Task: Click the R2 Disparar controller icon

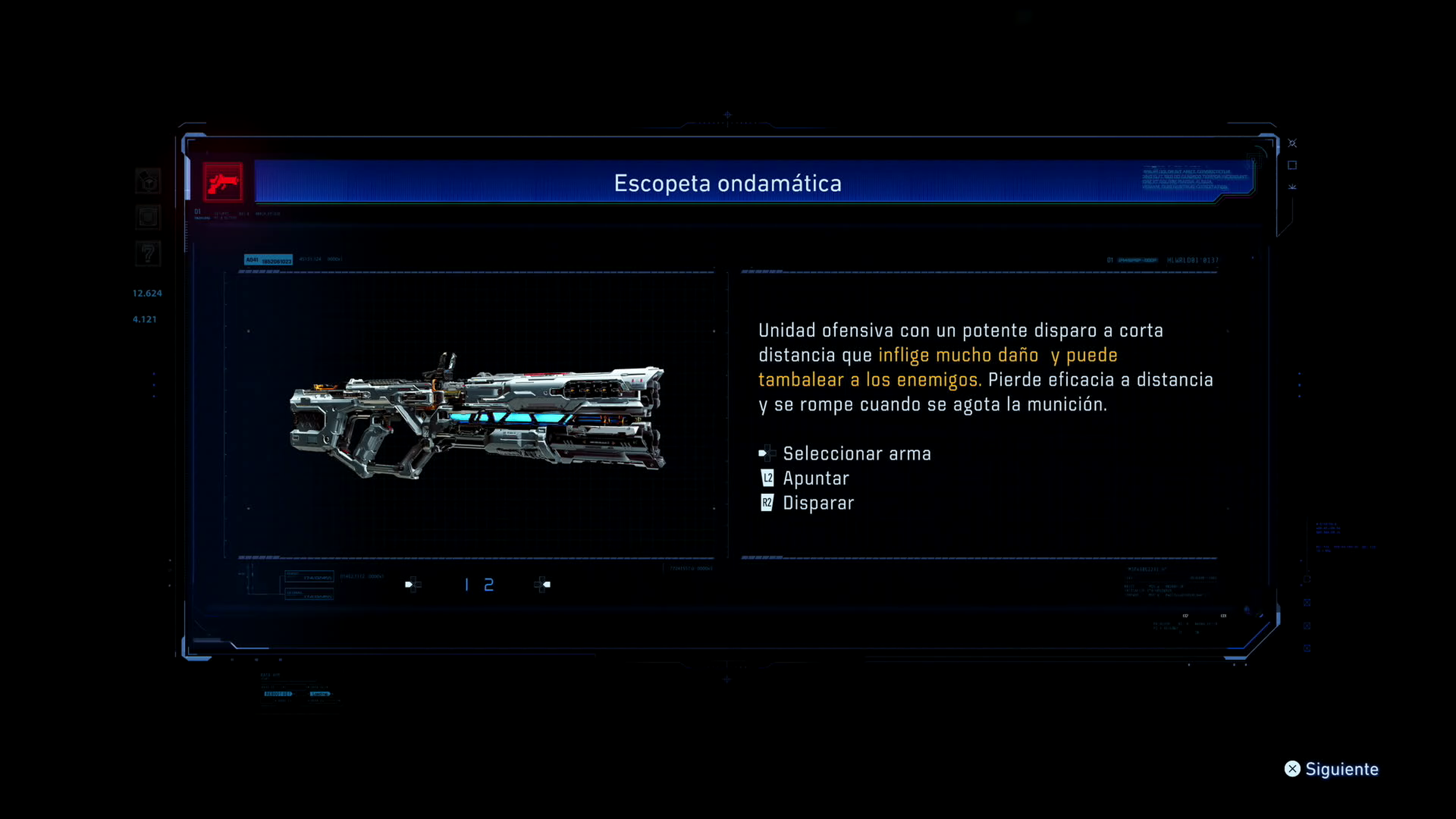Action: click(767, 502)
